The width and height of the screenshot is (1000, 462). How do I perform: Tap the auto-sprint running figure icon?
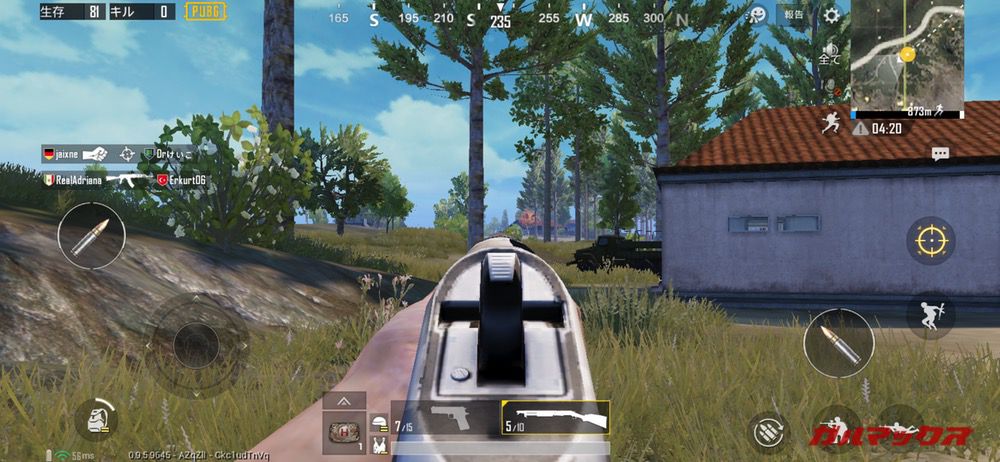click(x=829, y=124)
